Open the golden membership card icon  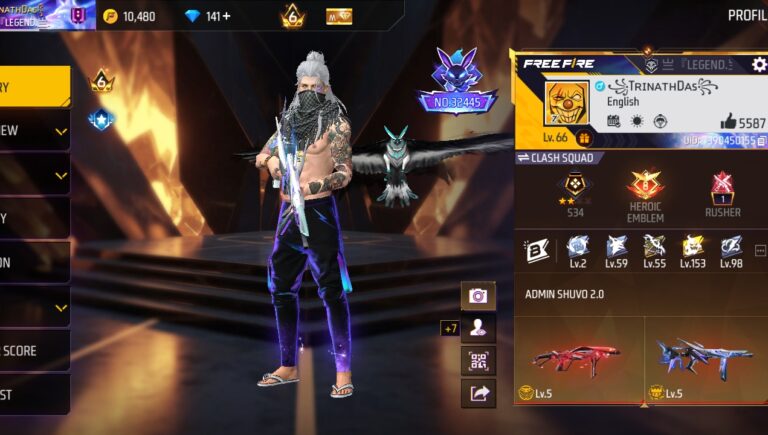point(339,16)
